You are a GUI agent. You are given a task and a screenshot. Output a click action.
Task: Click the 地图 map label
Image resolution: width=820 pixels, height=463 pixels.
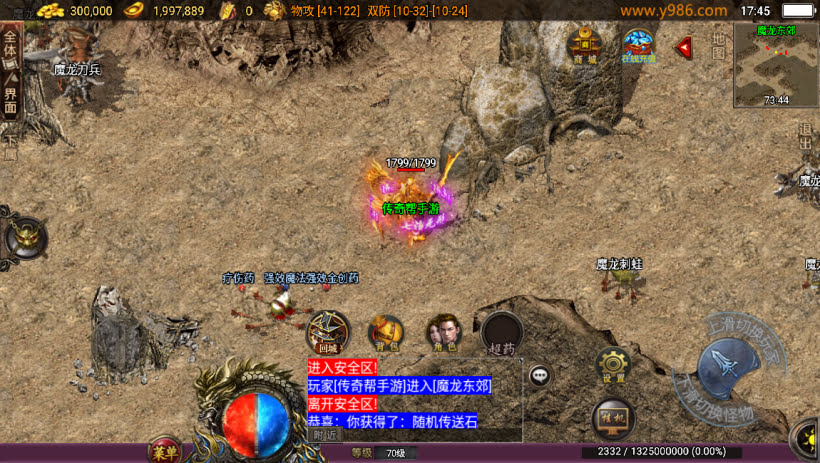(x=718, y=46)
